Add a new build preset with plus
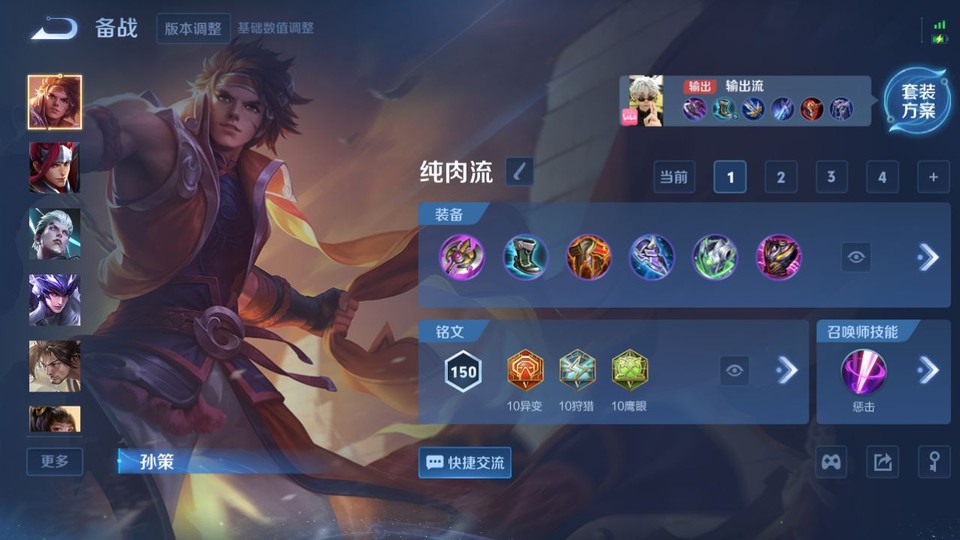The width and height of the screenshot is (960, 540). coord(932,178)
